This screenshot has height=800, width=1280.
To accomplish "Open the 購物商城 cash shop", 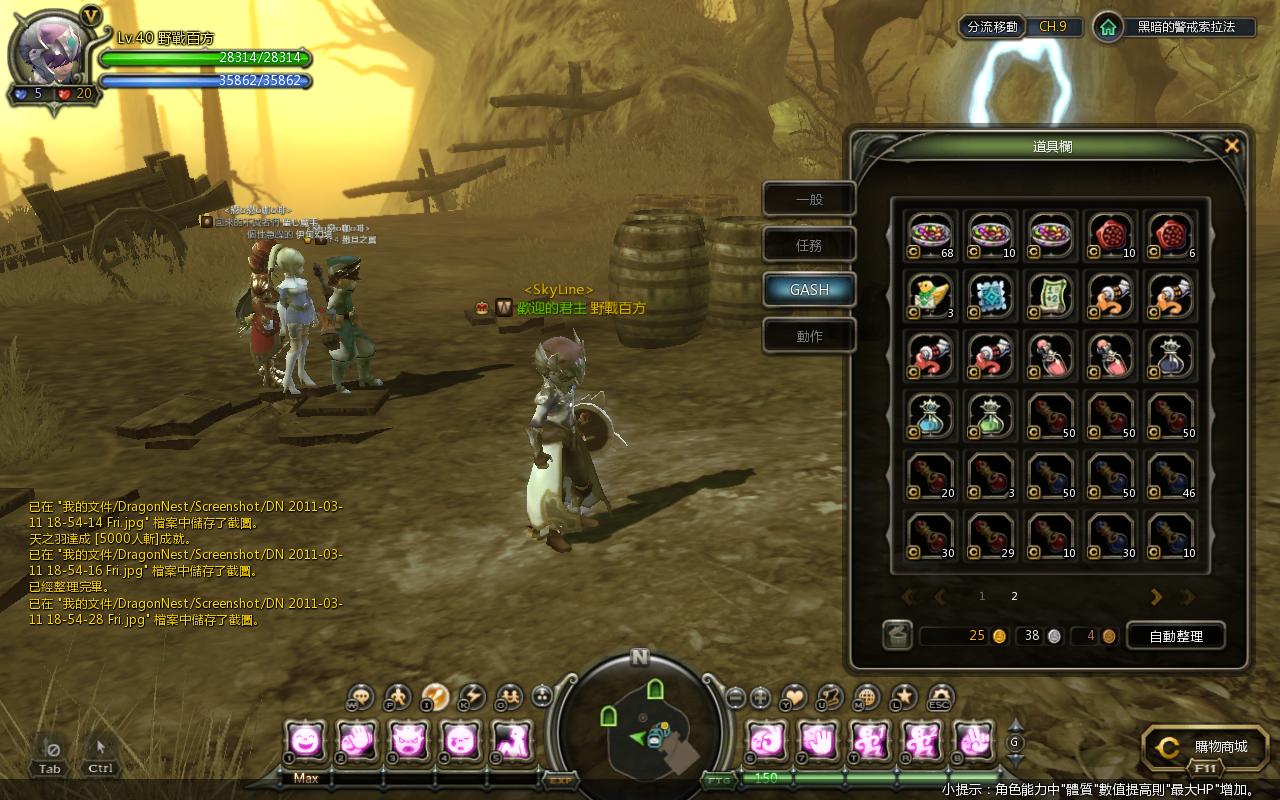I will click(x=1205, y=747).
